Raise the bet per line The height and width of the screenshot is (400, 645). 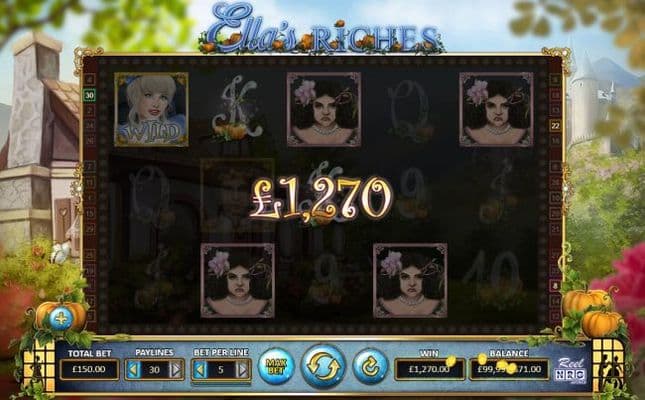coord(241,370)
